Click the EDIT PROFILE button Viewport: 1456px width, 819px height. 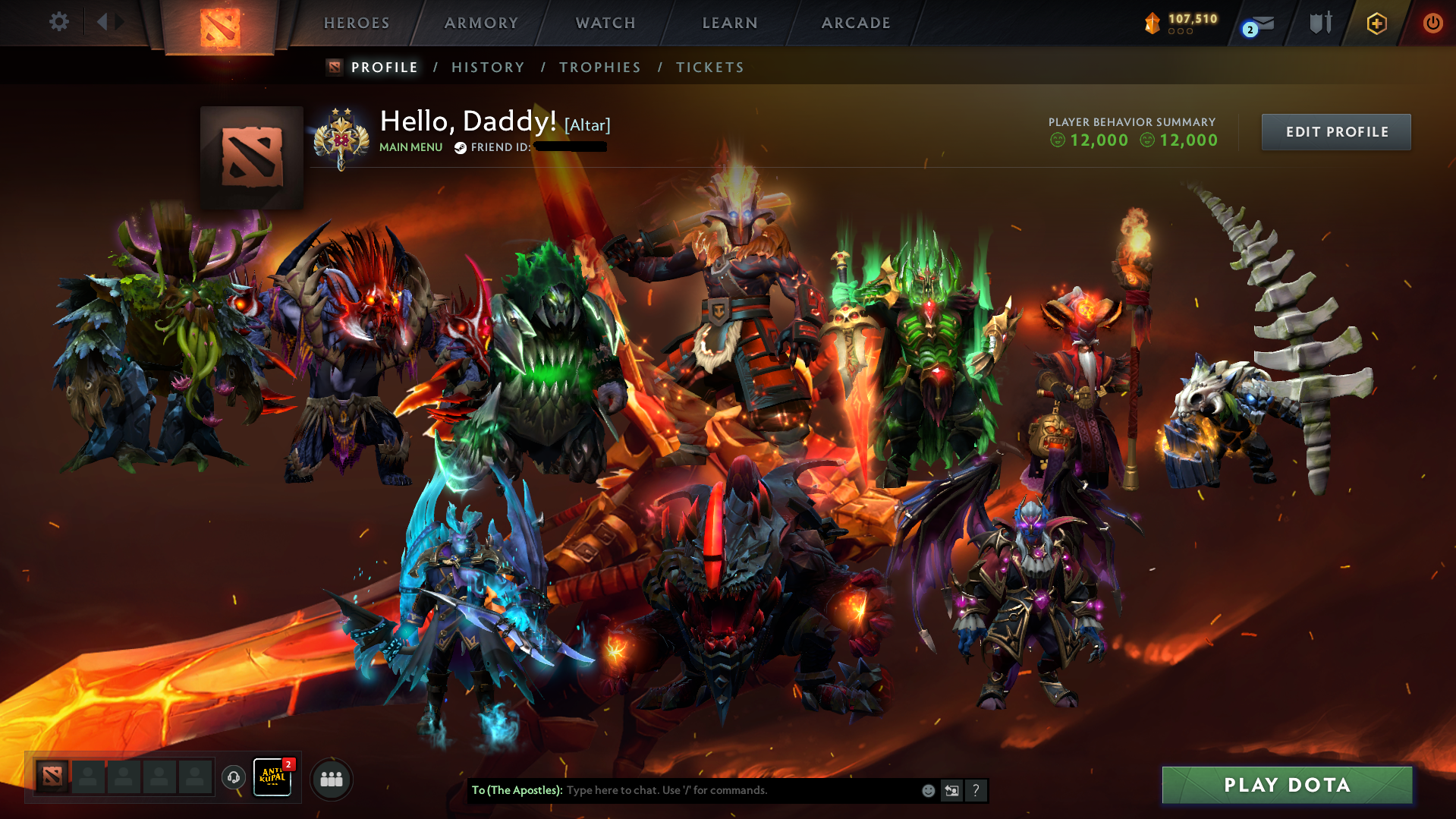pyautogui.click(x=1335, y=131)
